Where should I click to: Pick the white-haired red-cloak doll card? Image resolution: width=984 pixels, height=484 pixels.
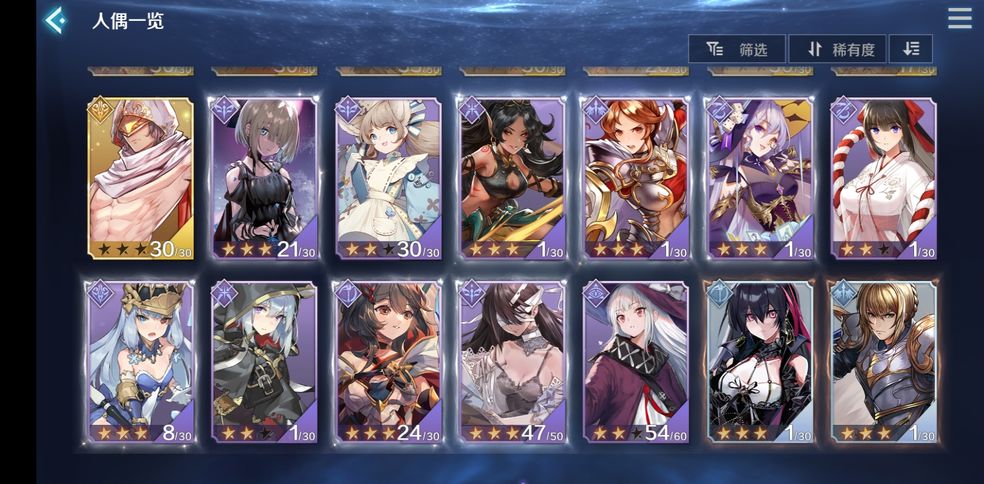click(635, 362)
